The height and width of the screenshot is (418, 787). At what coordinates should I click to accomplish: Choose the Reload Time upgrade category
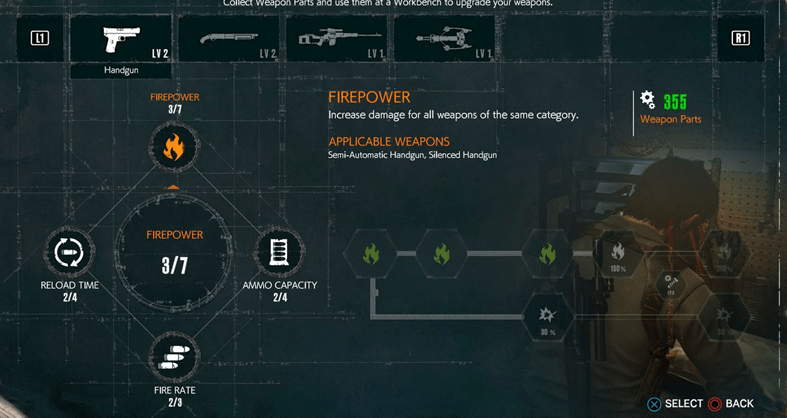pyautogui.click(x=69, y=252)
